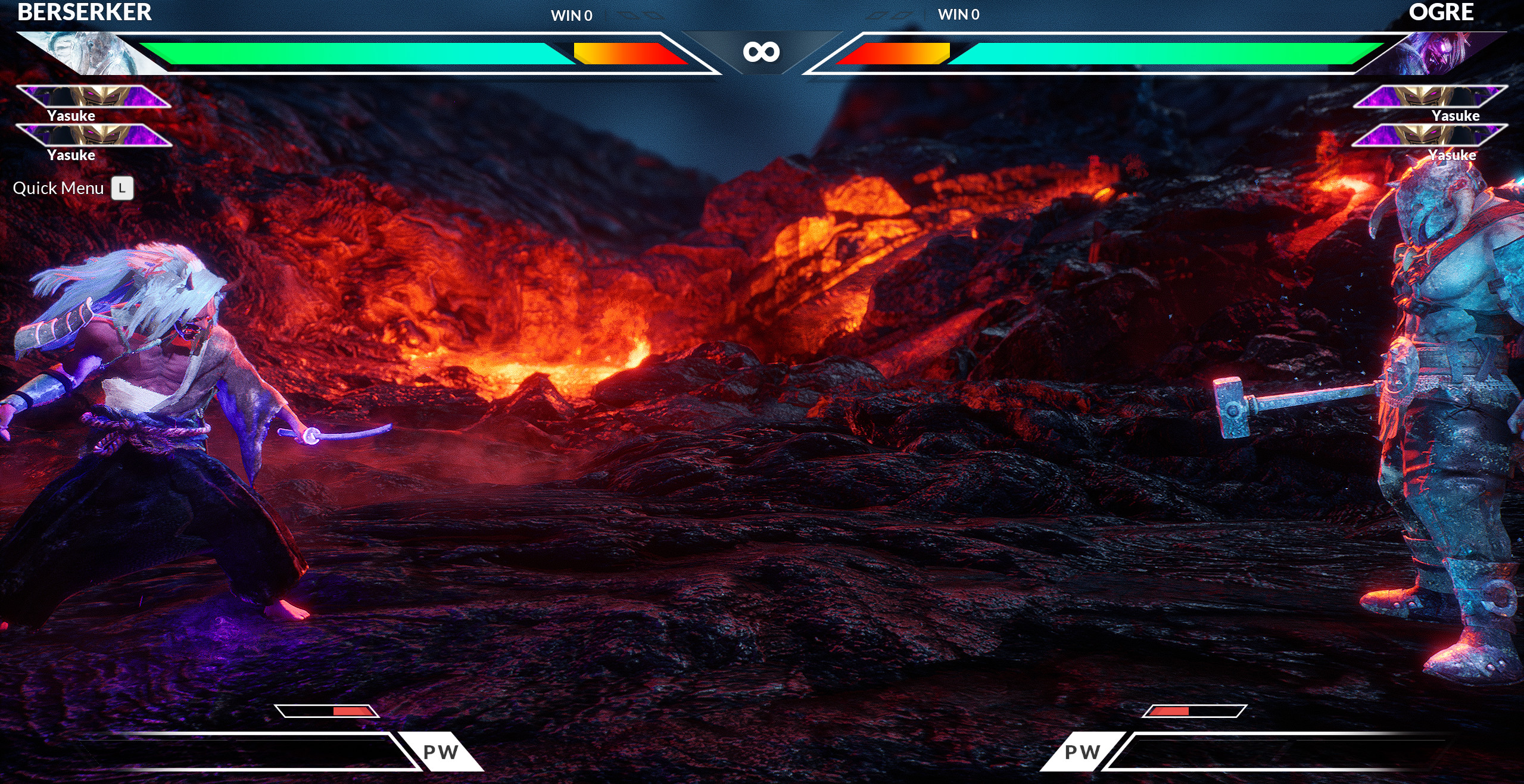Viewport: 1524px width, 784px height.
Task: Click Berserker's PW power meter badge
Action: click(x=440, y=753)
